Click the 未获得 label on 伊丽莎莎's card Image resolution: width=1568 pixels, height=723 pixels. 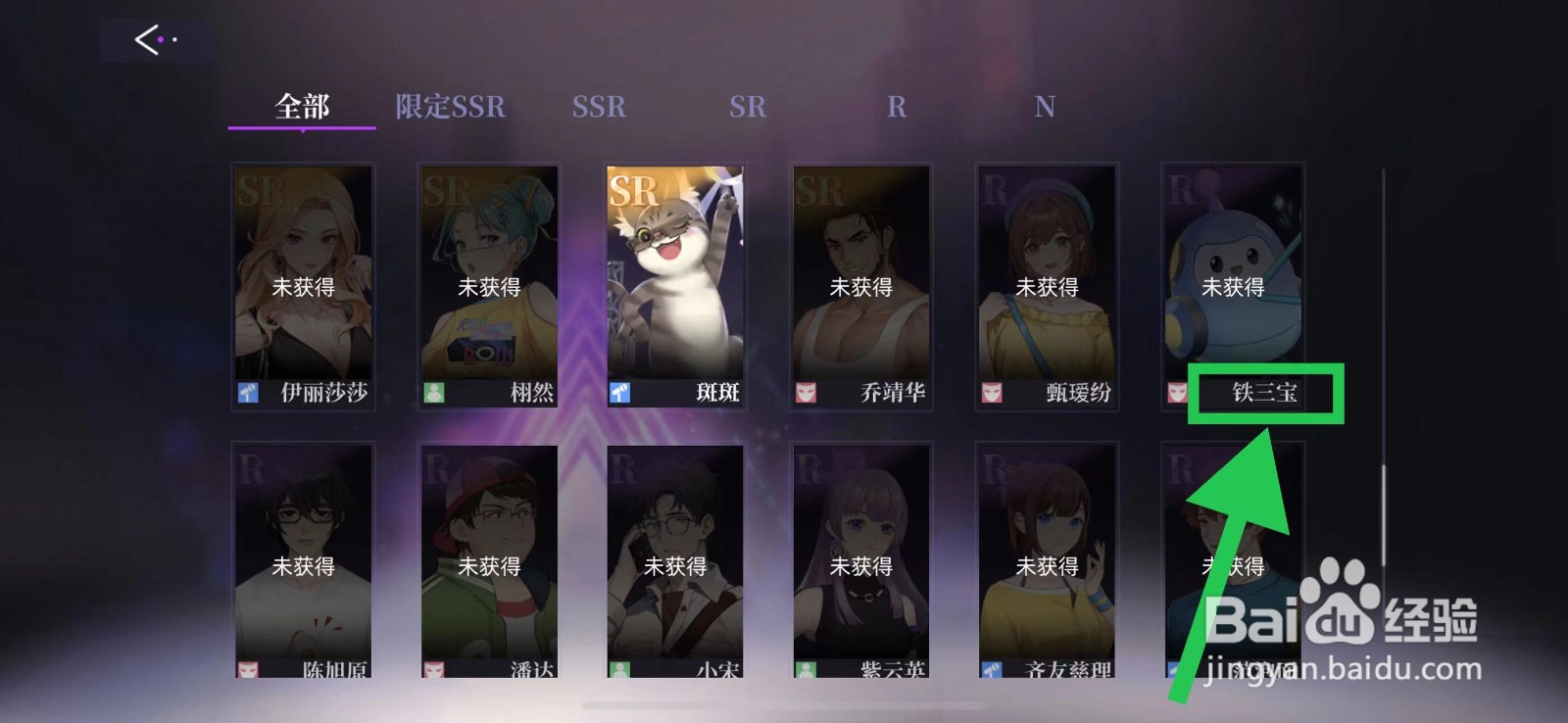click(x=304, y=287)
